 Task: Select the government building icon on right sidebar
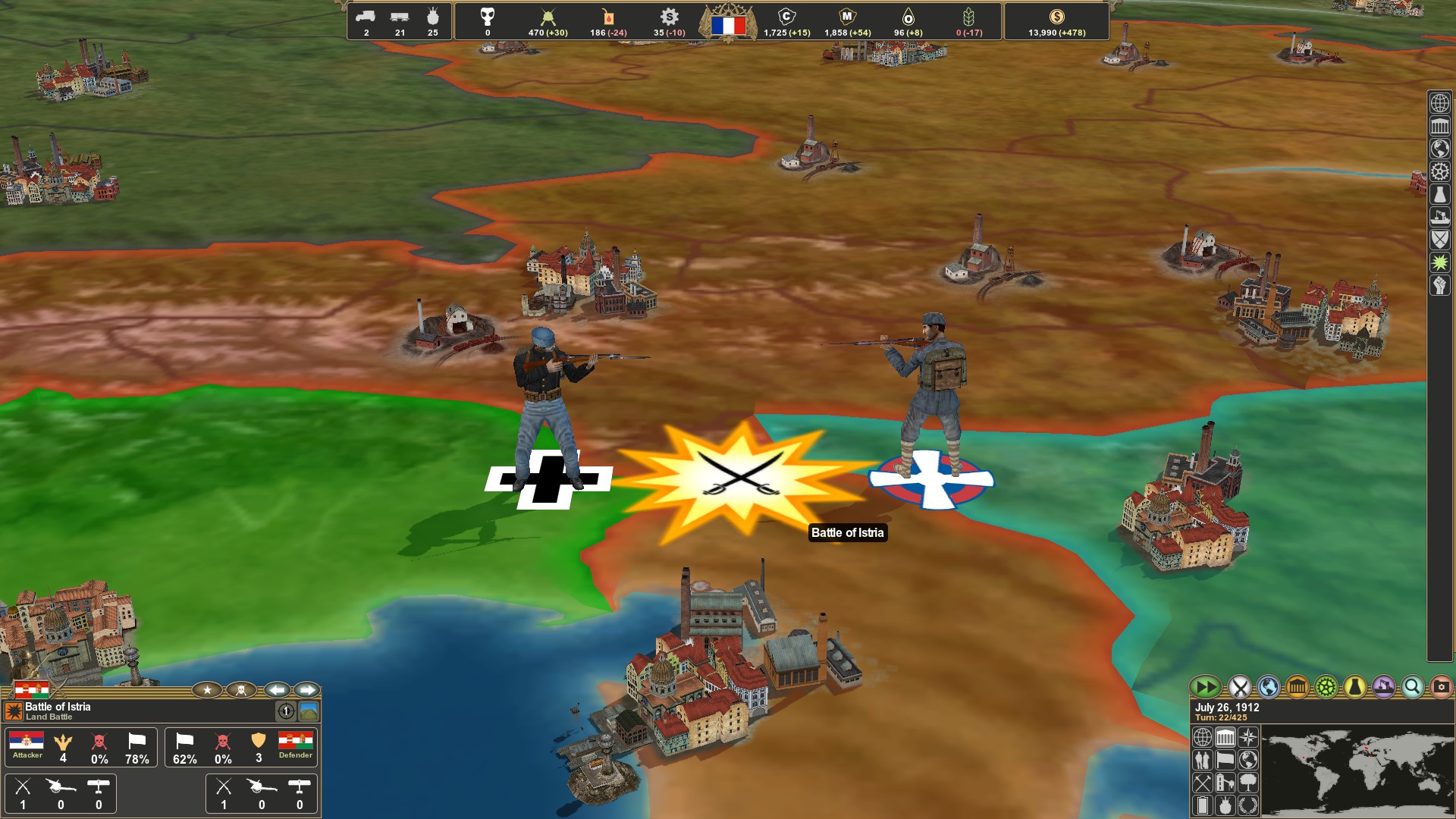pos(1439,127)
